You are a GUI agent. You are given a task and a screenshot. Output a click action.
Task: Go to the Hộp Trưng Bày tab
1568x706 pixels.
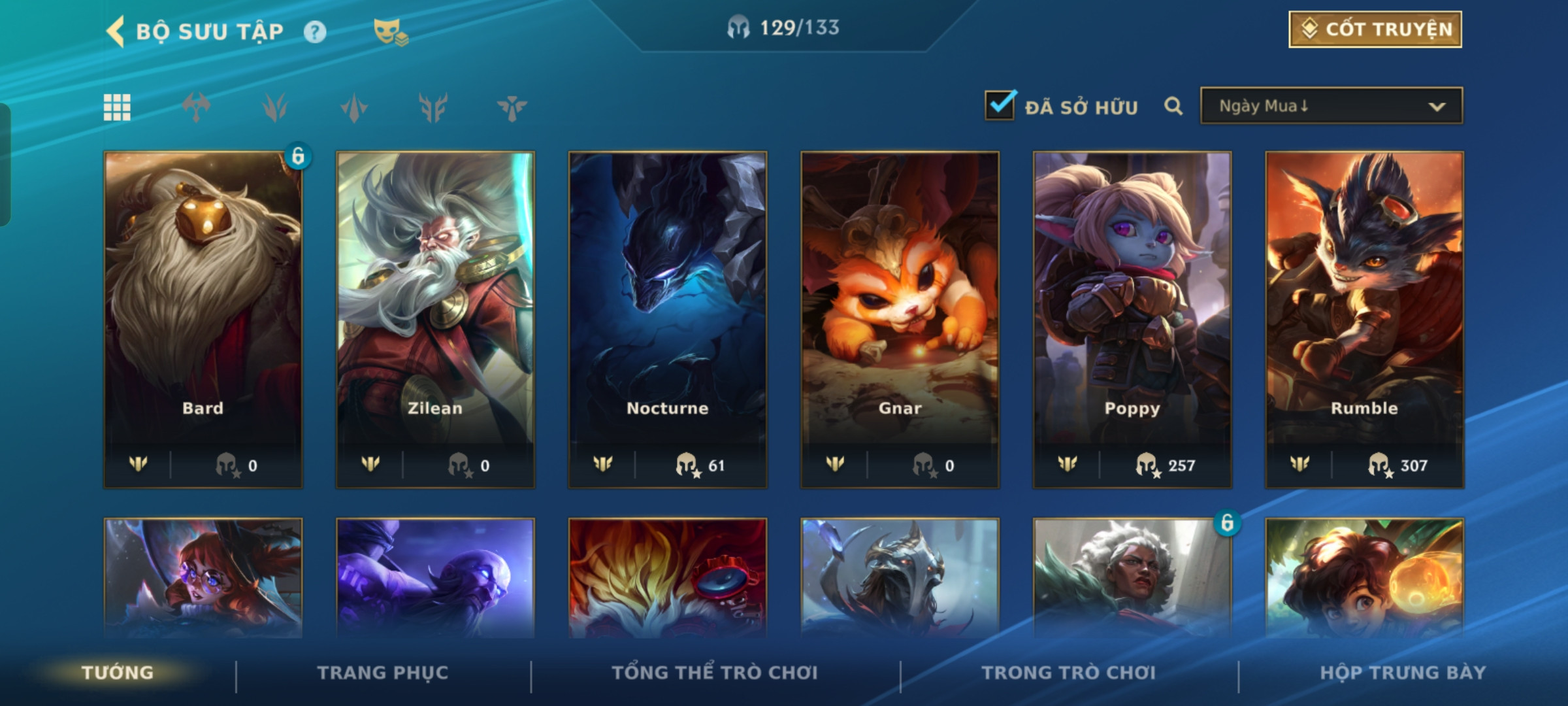tap(1403, 673)
